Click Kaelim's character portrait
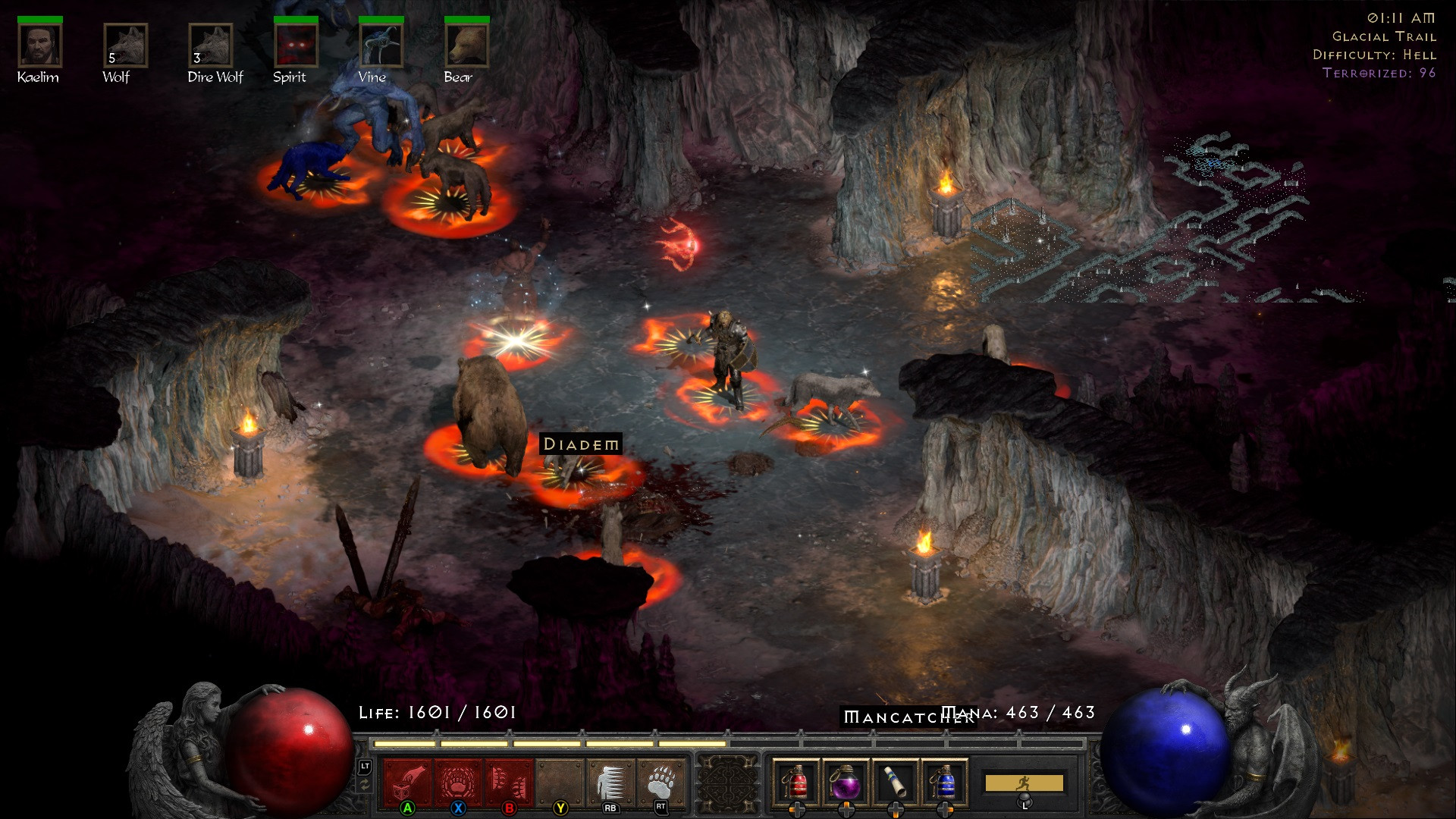Screen dimensions: 1456x819 (39, 45)
